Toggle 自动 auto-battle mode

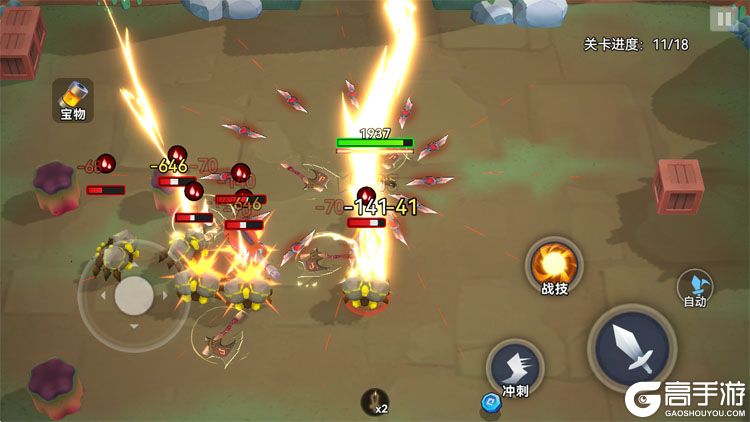point(695,287)
